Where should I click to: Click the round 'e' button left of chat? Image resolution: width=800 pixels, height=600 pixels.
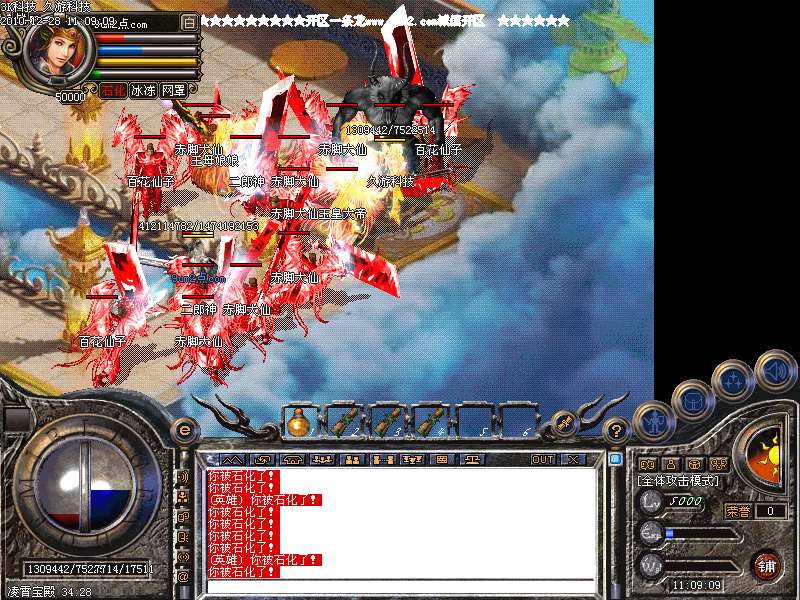(x=184, y=430)
